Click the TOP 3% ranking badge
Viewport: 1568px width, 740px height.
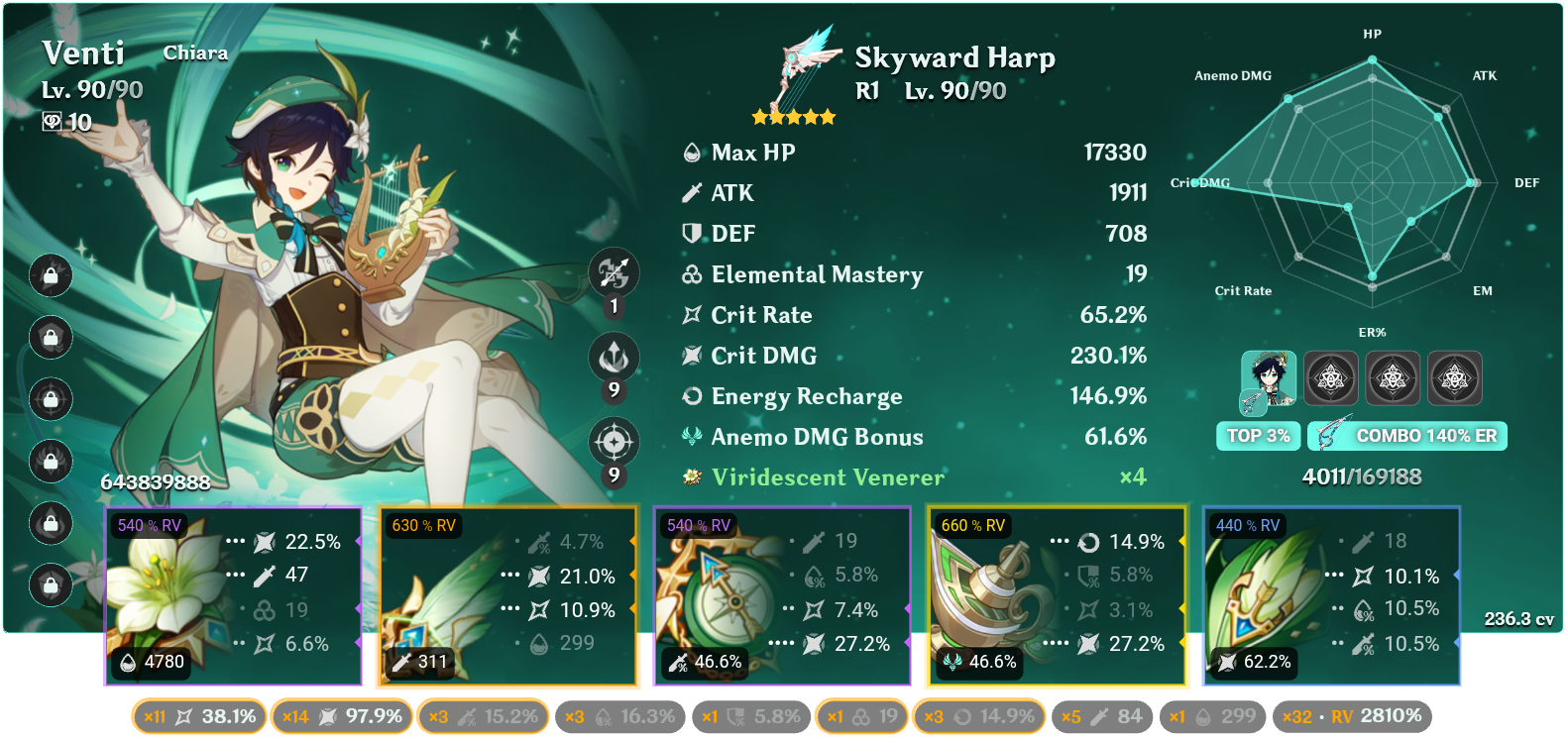pos(1258,436)
